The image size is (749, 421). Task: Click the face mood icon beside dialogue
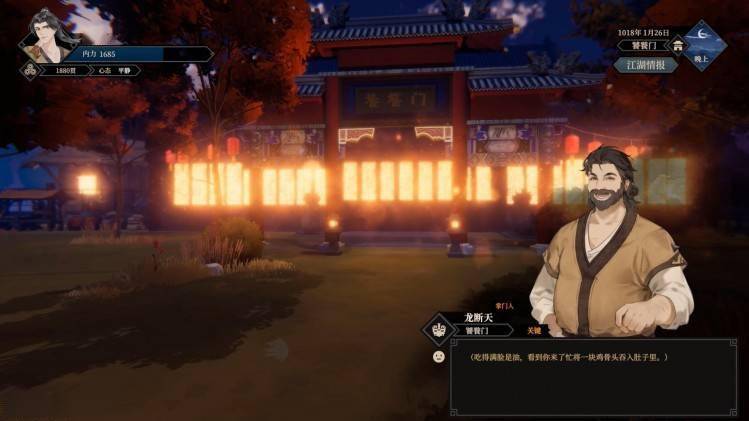438,357
